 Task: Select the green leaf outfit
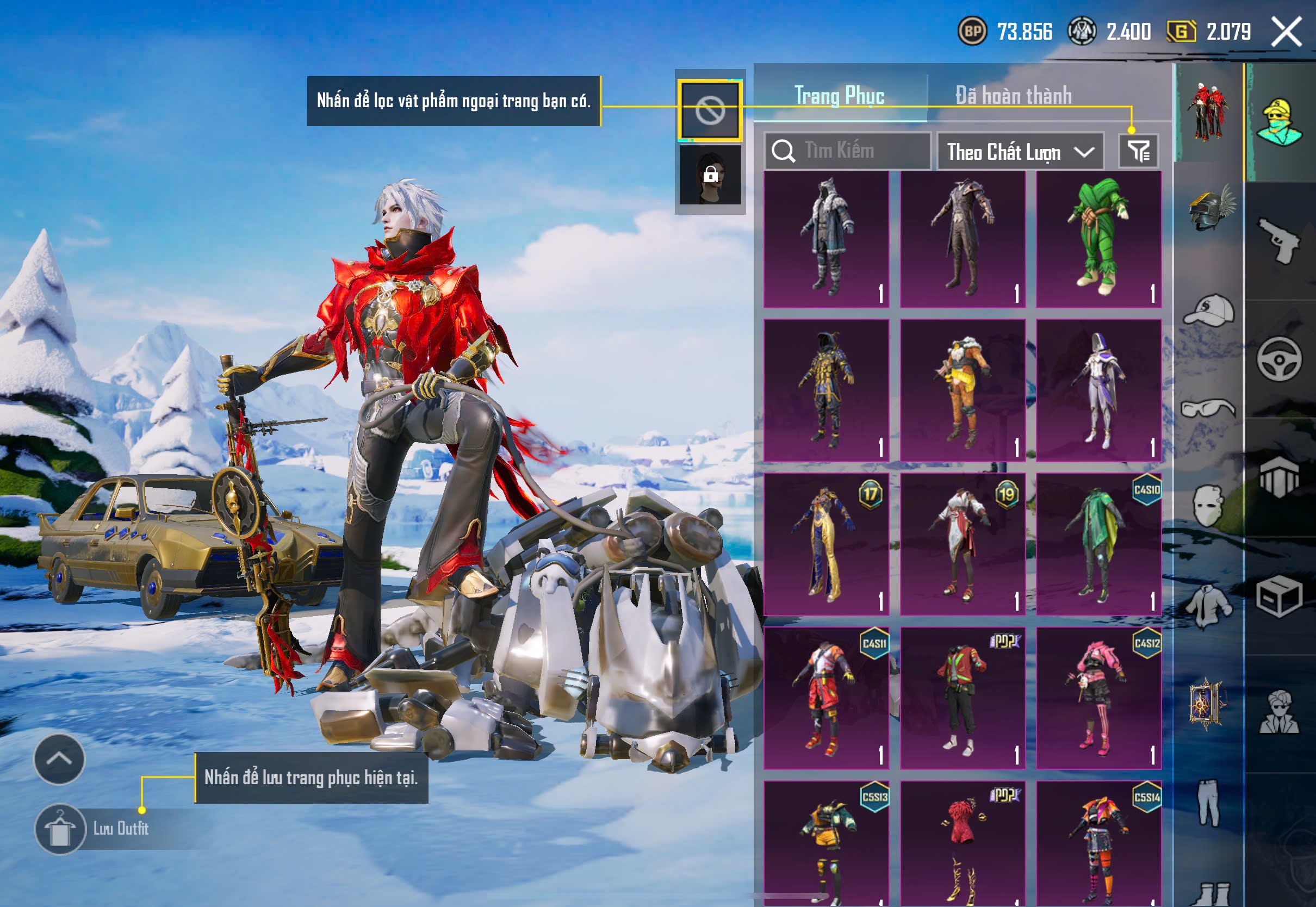click(1098, 239)
